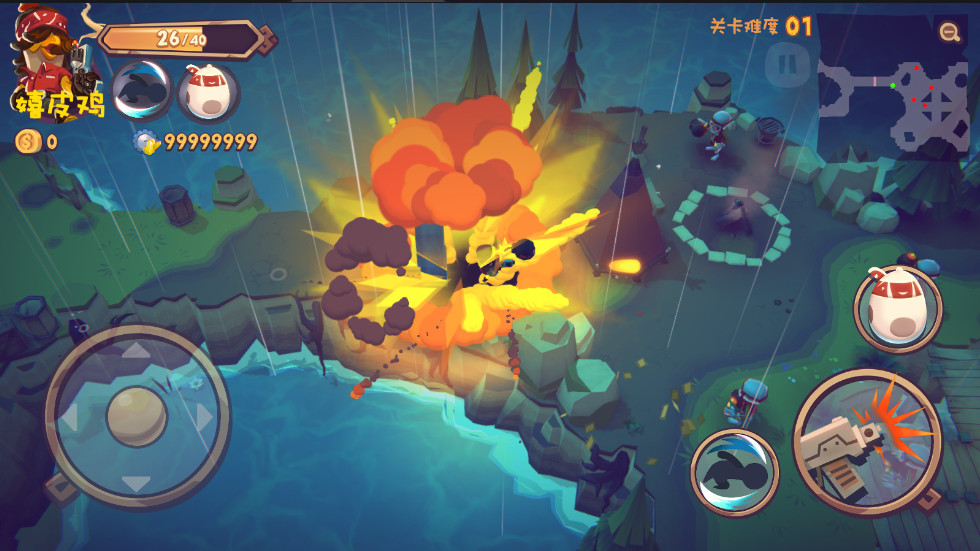This screenshot has width=980, height=551.
Task: Fire the weapon with the gun button
Action: 867,443
